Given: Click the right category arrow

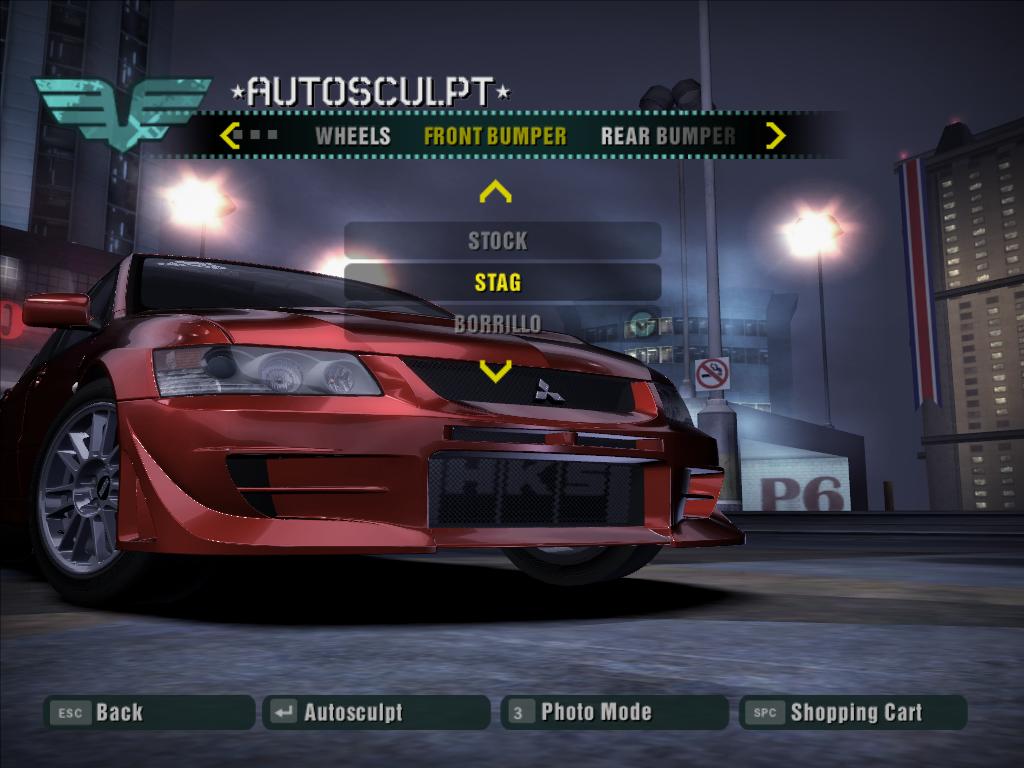Looking at the screenshot, I should [x=775, y=135].
